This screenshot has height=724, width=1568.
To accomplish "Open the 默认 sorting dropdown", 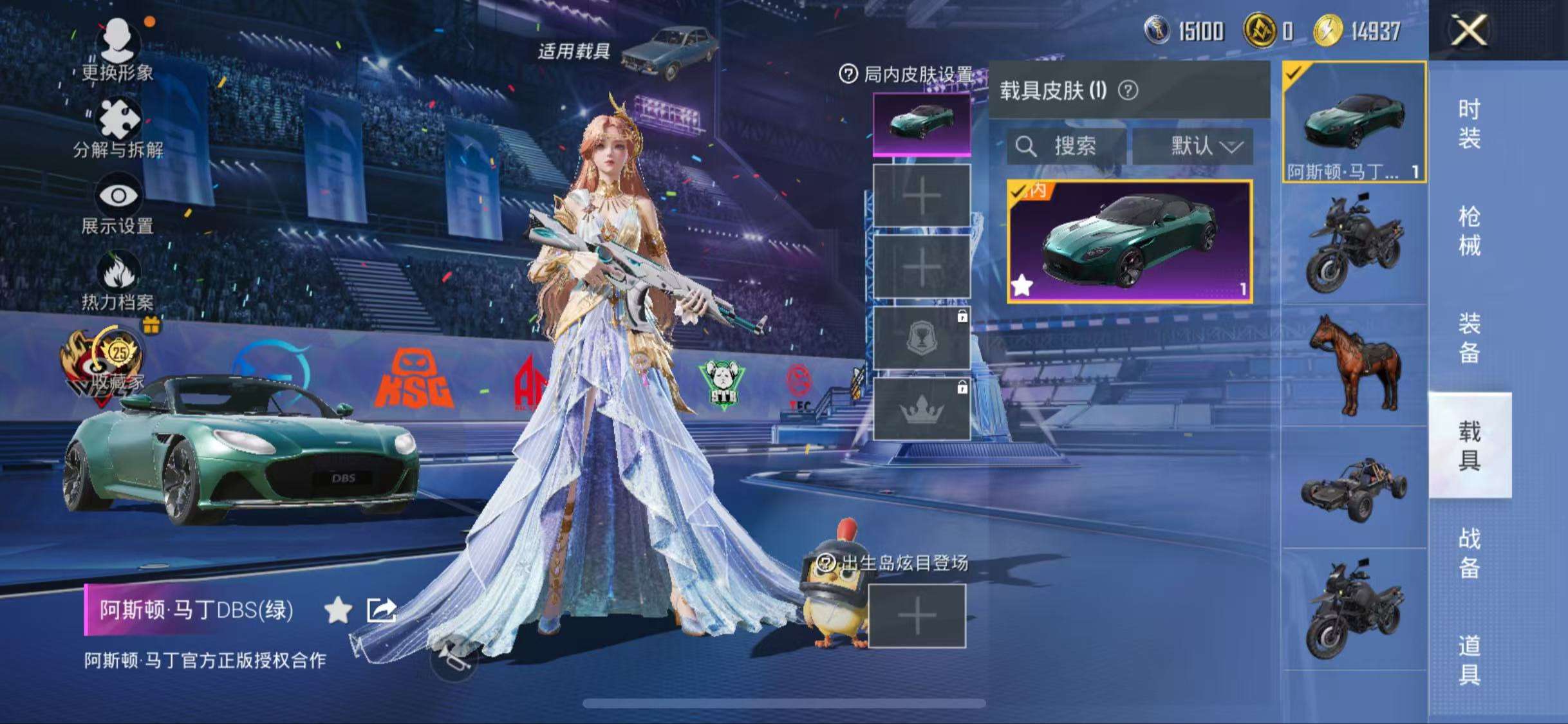I will (1200, 147).
